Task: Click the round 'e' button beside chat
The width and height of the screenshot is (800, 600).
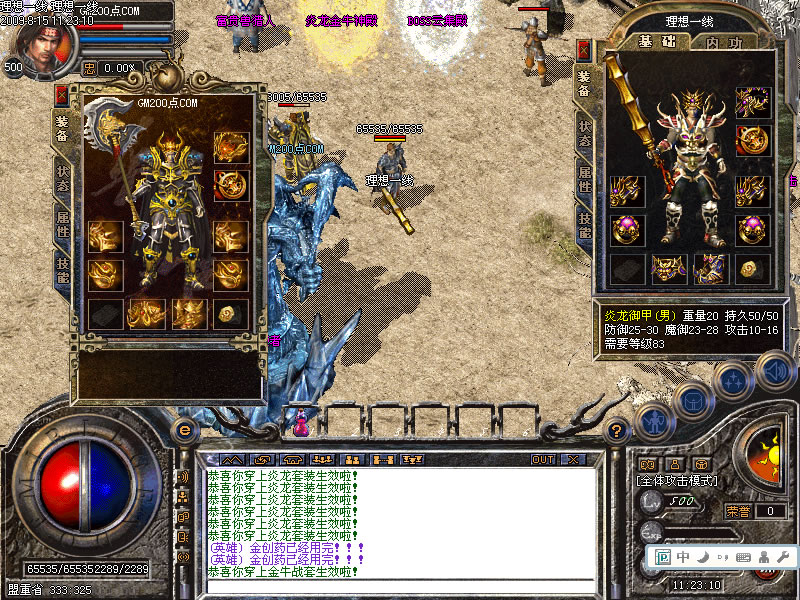Action: (x=183, y=430)
